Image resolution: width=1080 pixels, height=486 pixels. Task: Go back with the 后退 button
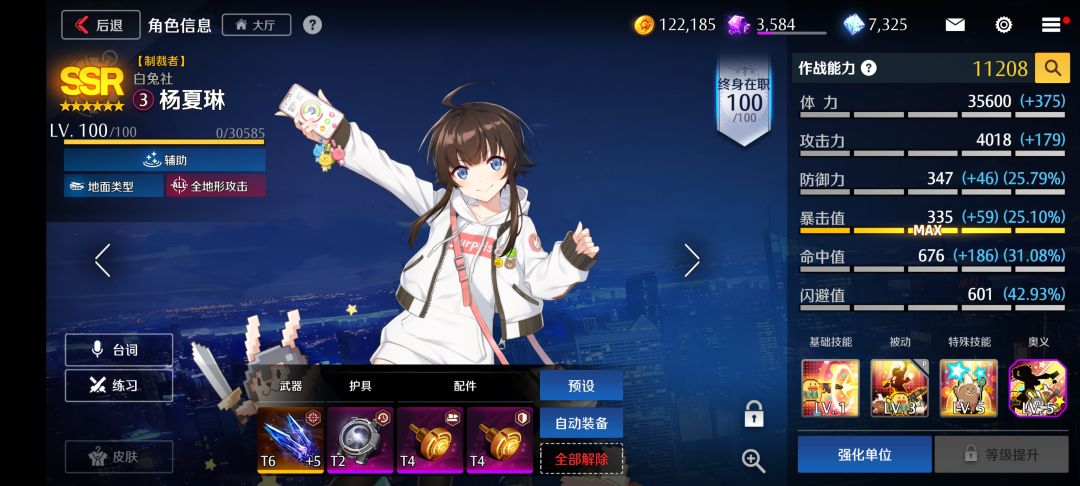coord(100,25)
